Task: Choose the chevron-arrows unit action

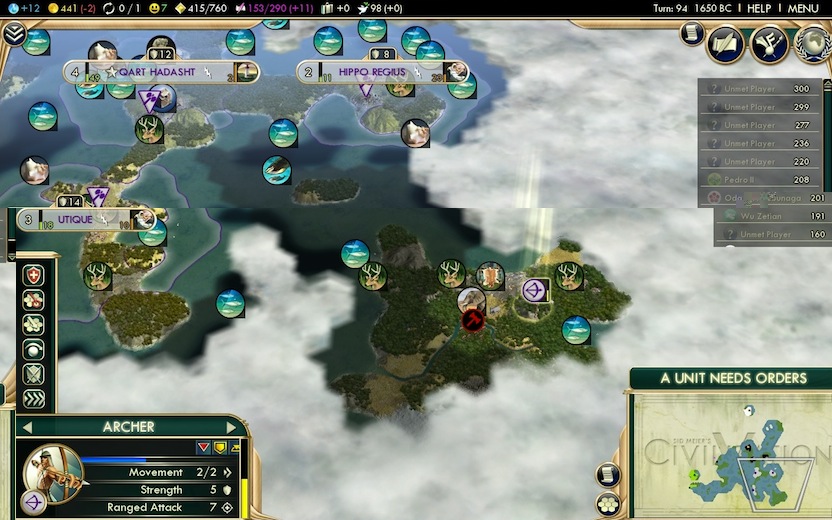Action: (34, 399)
